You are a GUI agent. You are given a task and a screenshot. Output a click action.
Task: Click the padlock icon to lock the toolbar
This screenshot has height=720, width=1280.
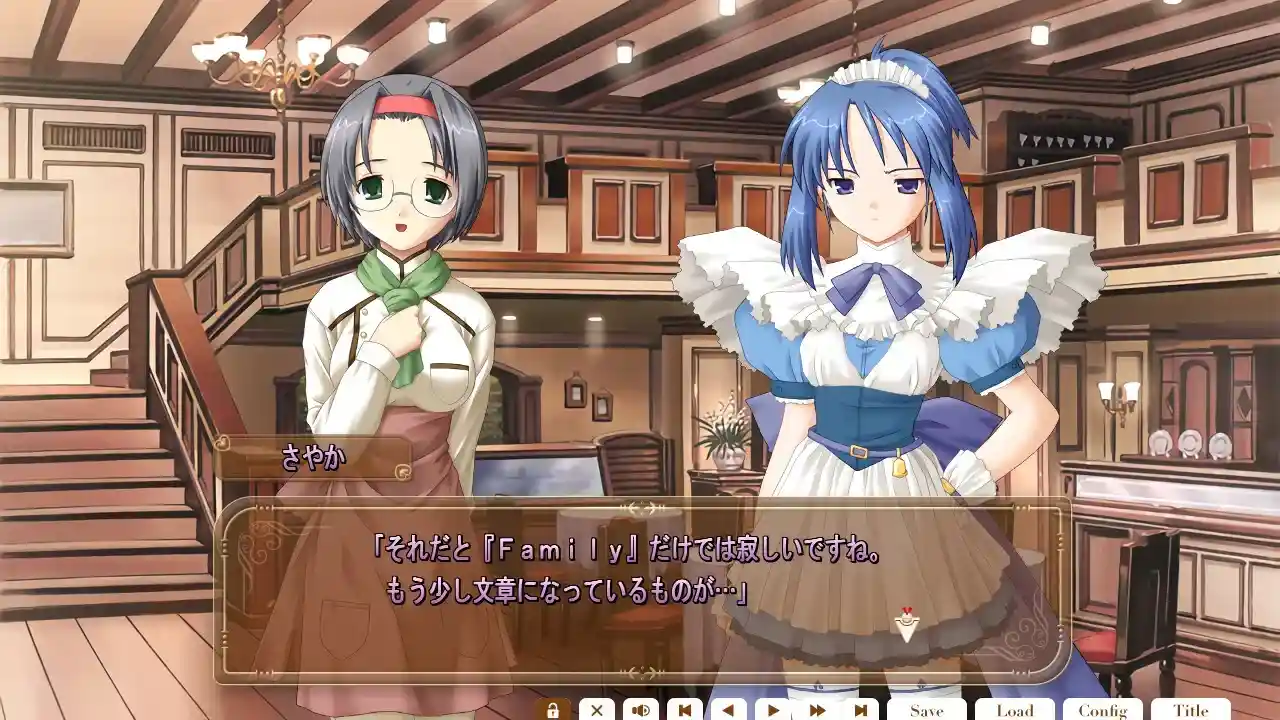pyautogui.click(x=553, y=708)
